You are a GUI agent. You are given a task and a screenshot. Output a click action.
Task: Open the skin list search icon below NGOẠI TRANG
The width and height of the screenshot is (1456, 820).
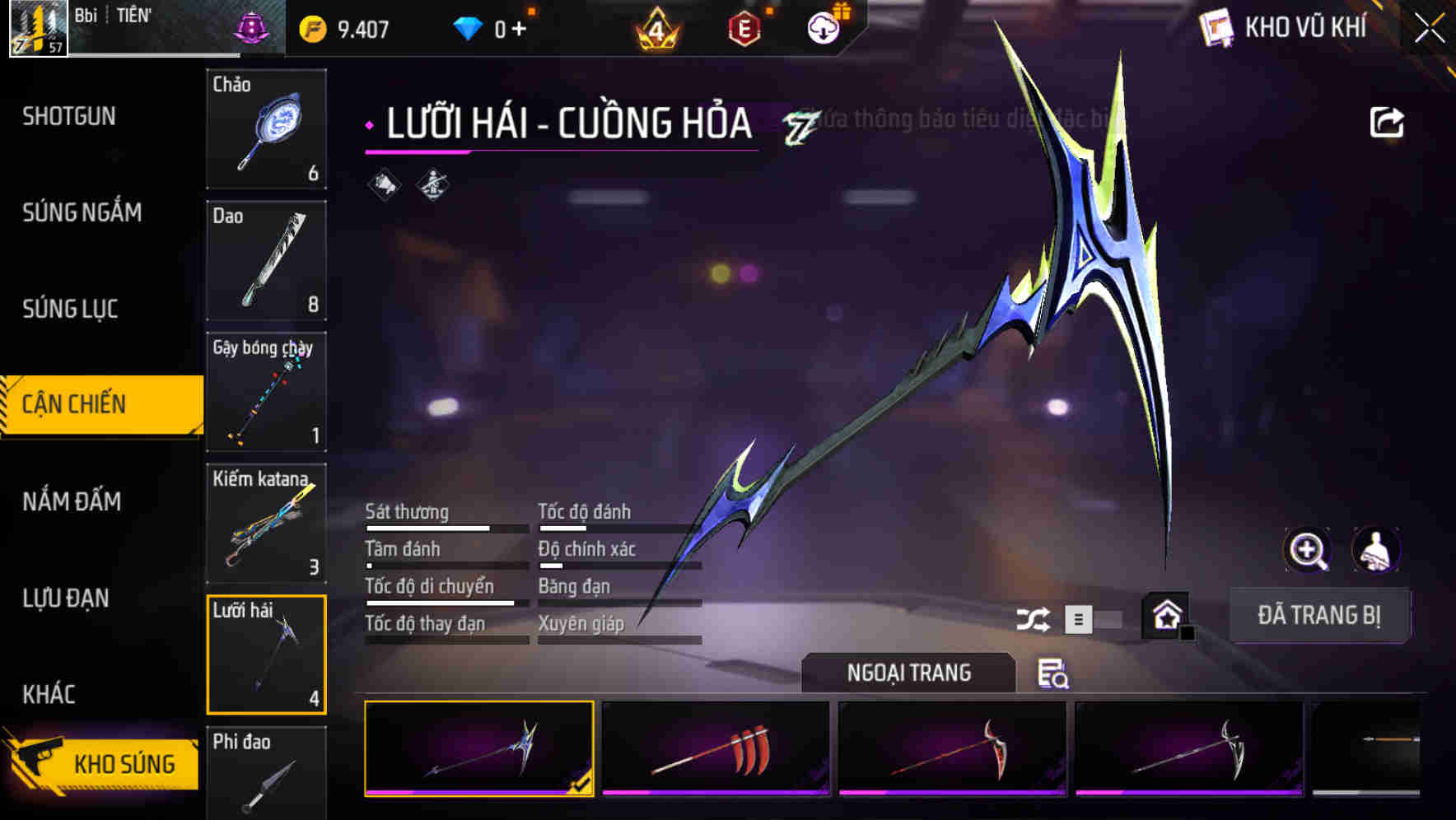[1055, 675]
